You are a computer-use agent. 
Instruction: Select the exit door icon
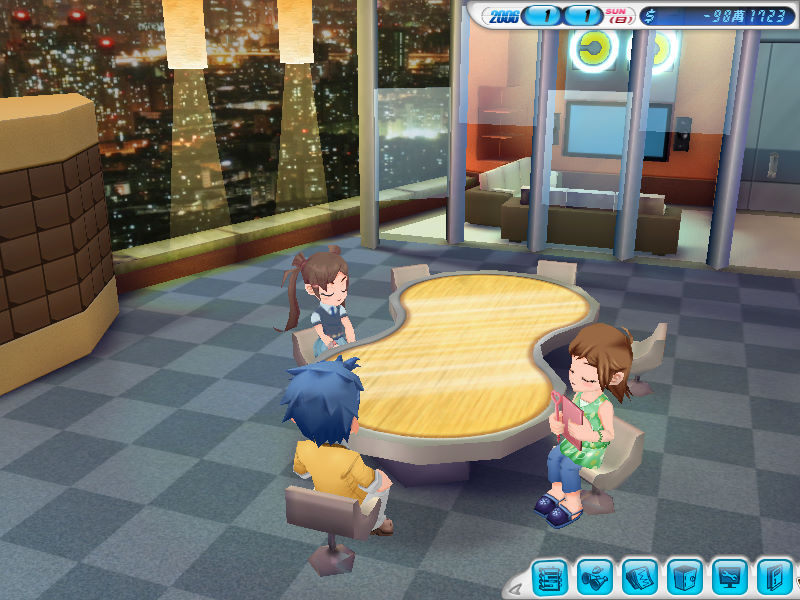pos(774,577)
